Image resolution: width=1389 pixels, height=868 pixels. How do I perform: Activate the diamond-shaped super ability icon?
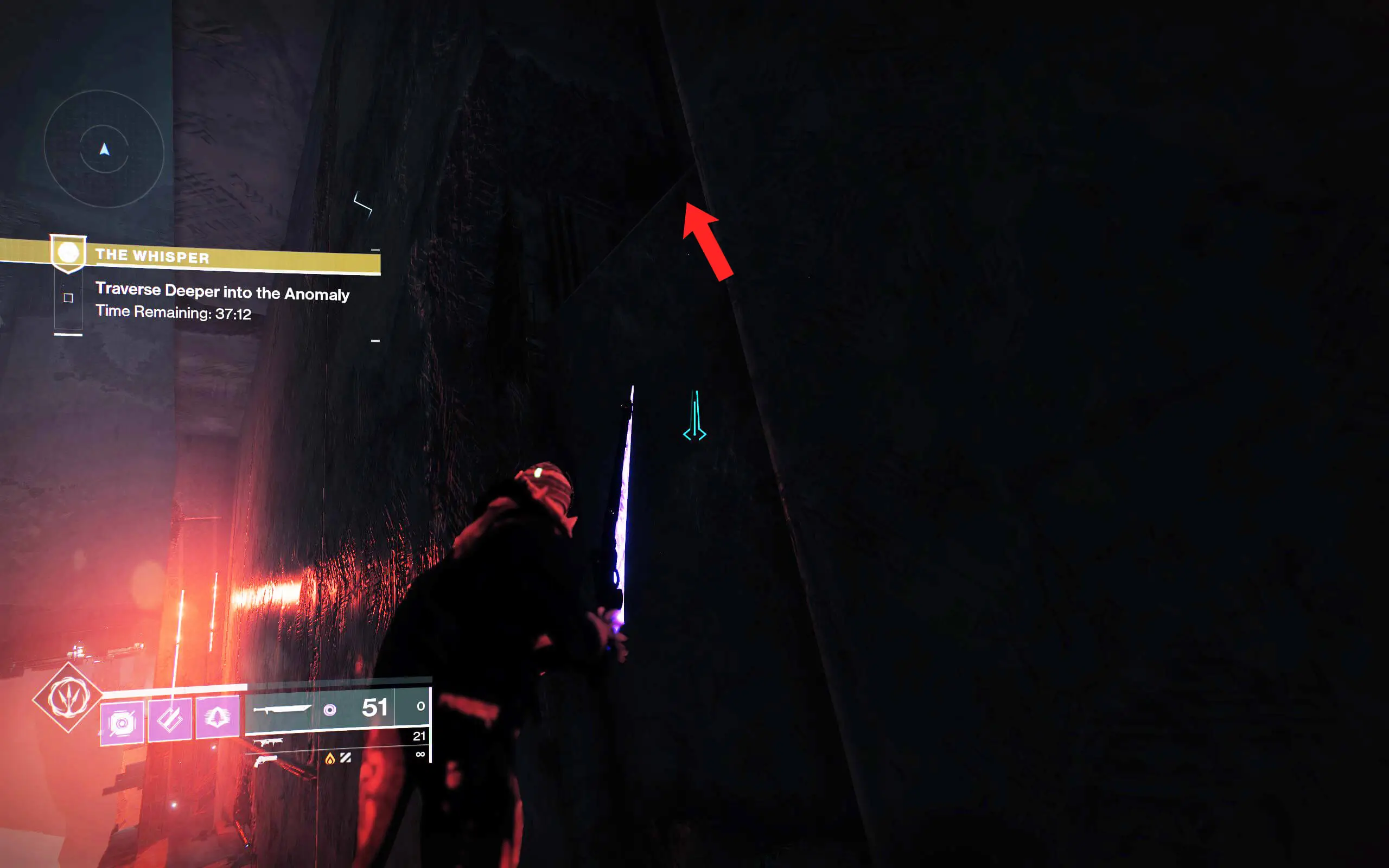tap(68, 698)
